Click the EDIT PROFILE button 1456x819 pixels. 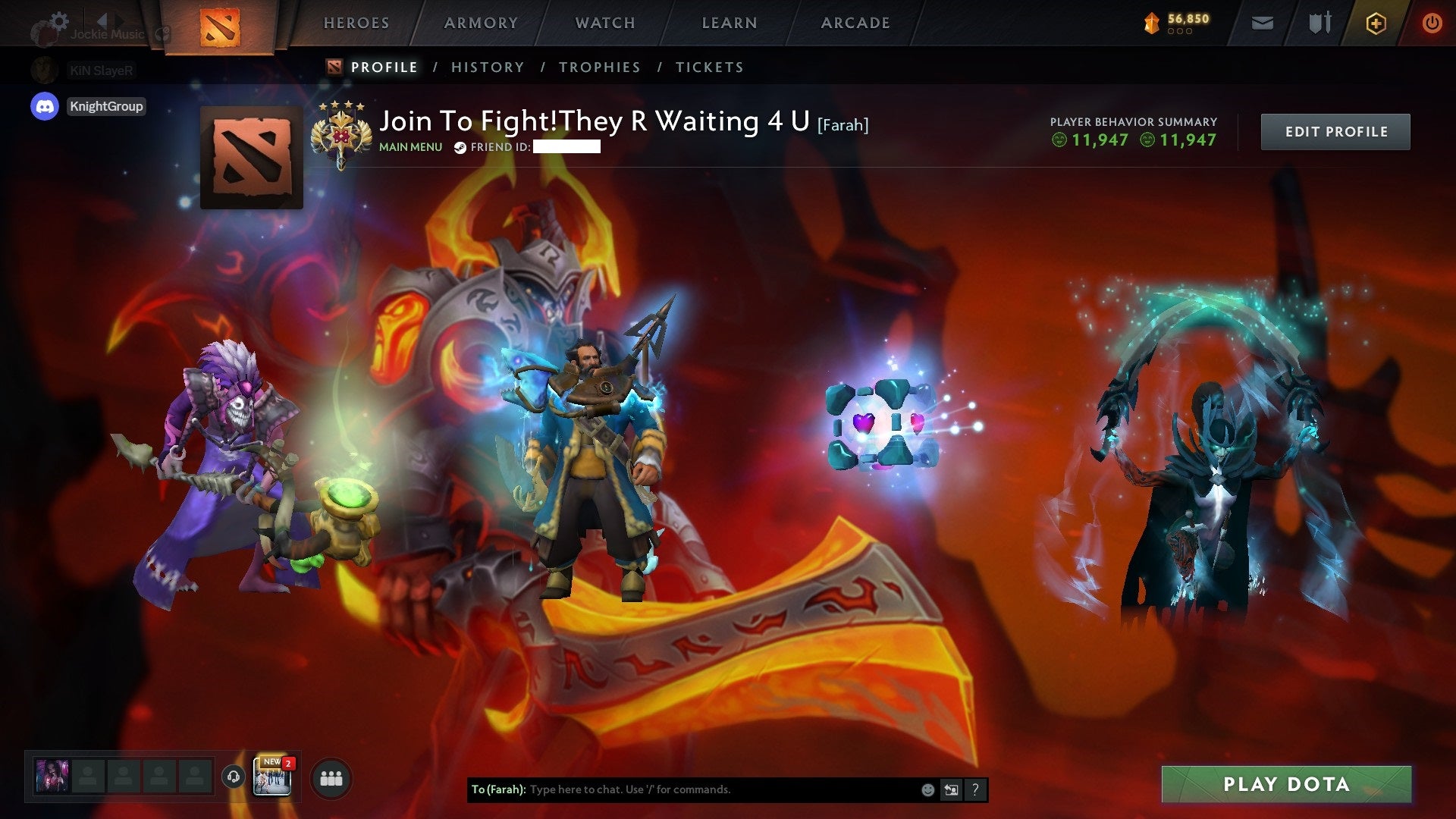pyautogui.click(x=1335, y=131)
